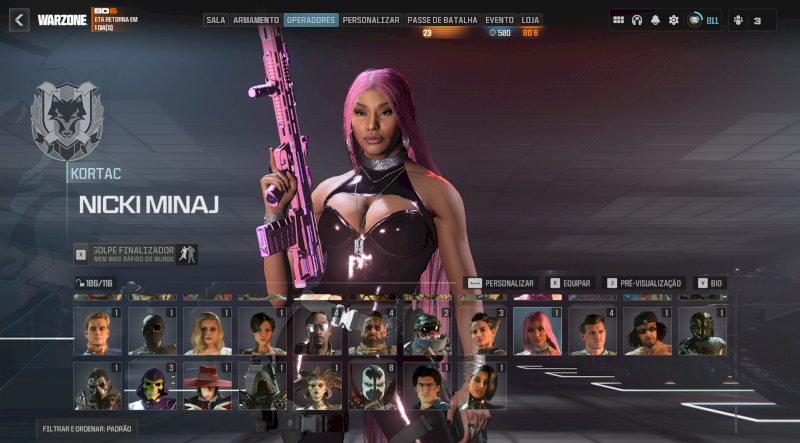Switch to the Armamento tab
This screenshot has width=800, height=443.
coord(256,20)
